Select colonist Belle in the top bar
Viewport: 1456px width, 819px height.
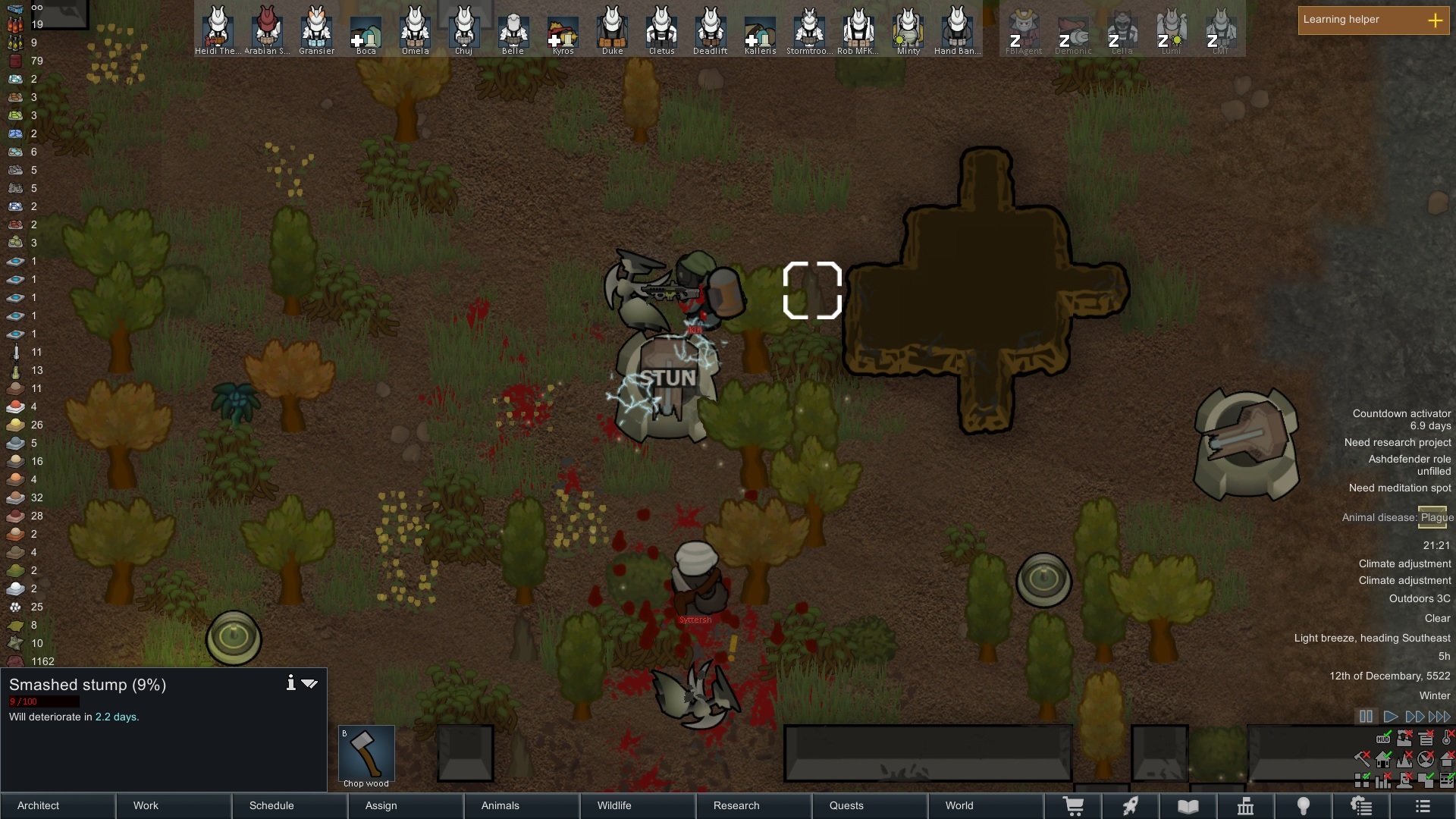(513, 30)
